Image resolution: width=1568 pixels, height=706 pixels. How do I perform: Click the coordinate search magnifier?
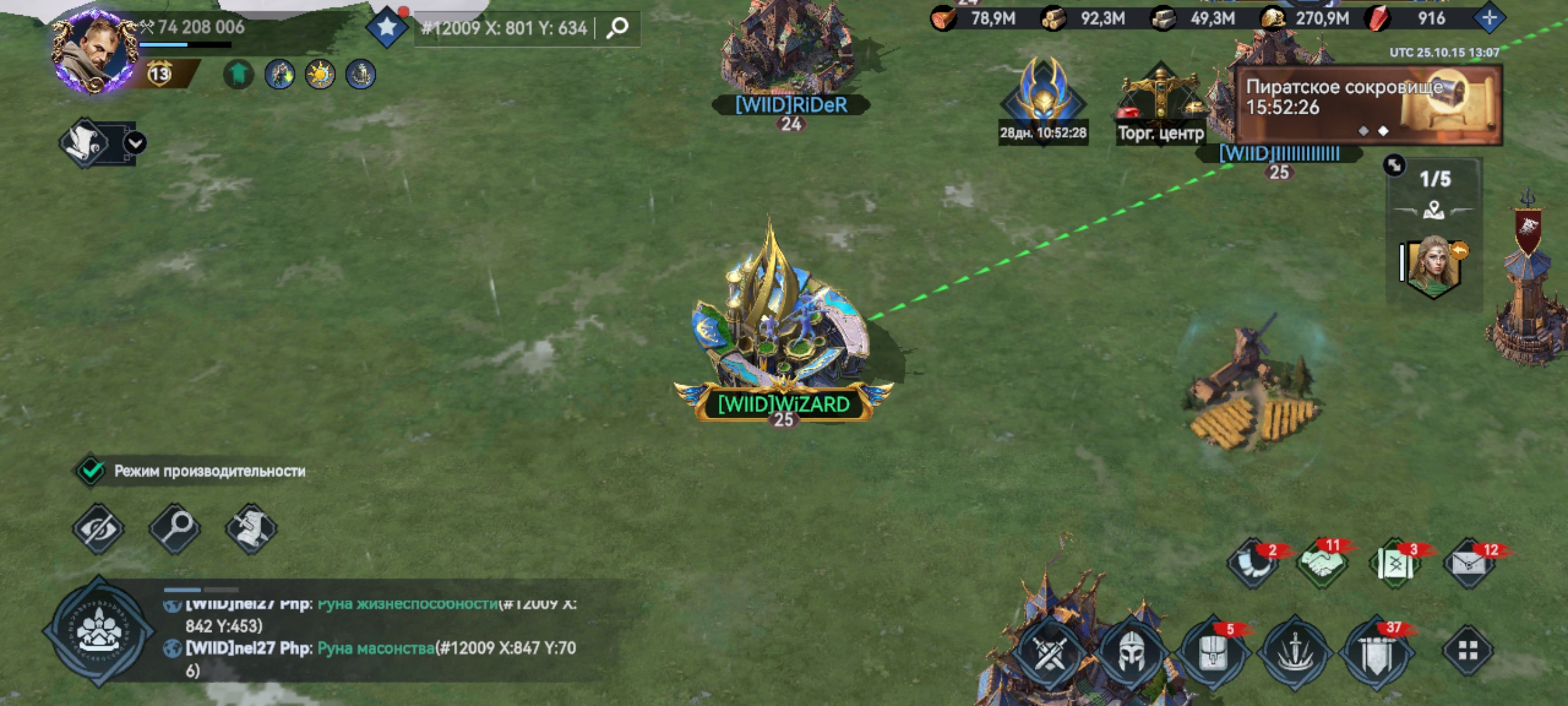(x=617, y=27)
